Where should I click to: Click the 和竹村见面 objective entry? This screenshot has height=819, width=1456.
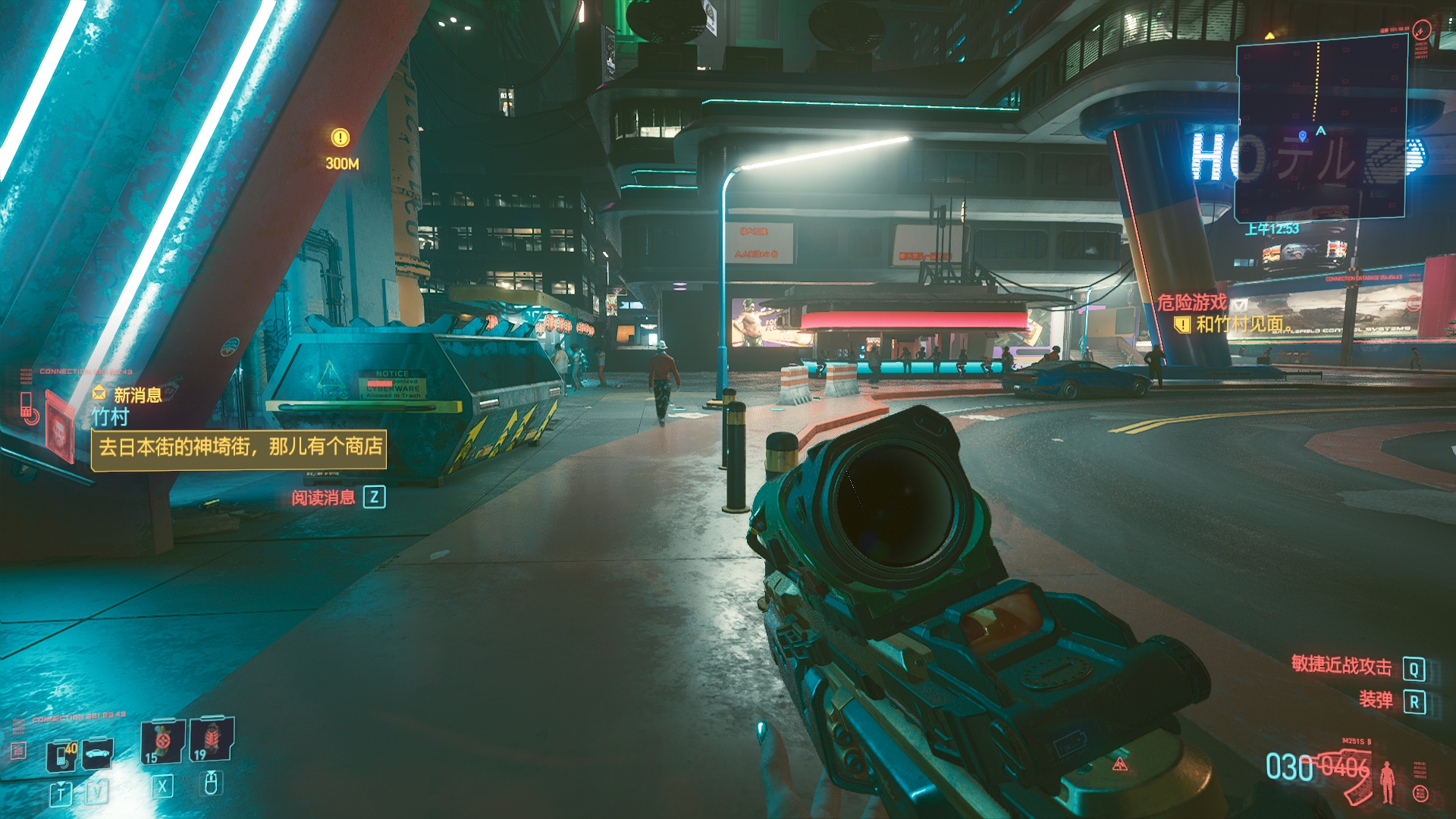[x=1239, y=325]
